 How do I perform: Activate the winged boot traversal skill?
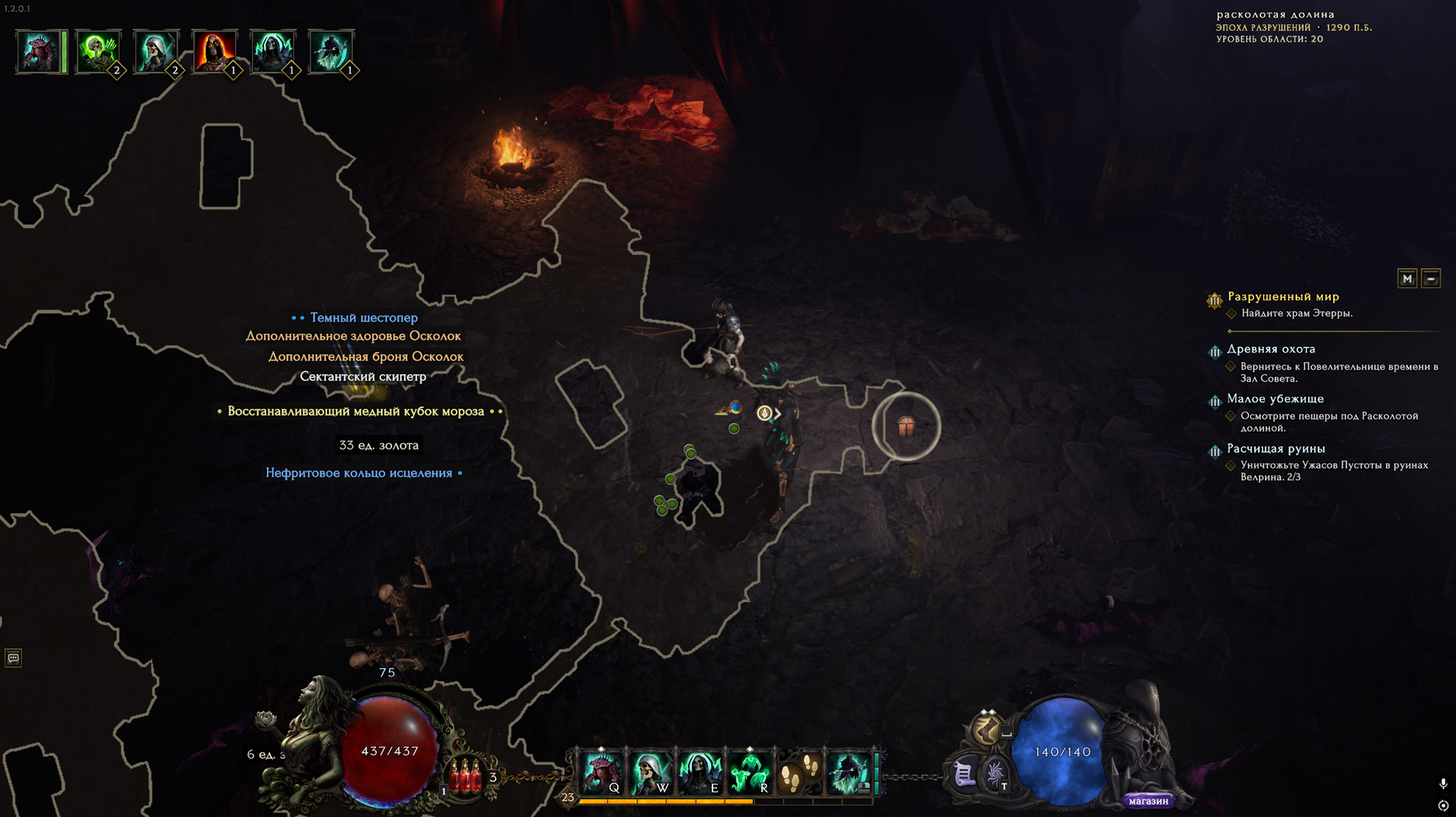coord(986,729)
